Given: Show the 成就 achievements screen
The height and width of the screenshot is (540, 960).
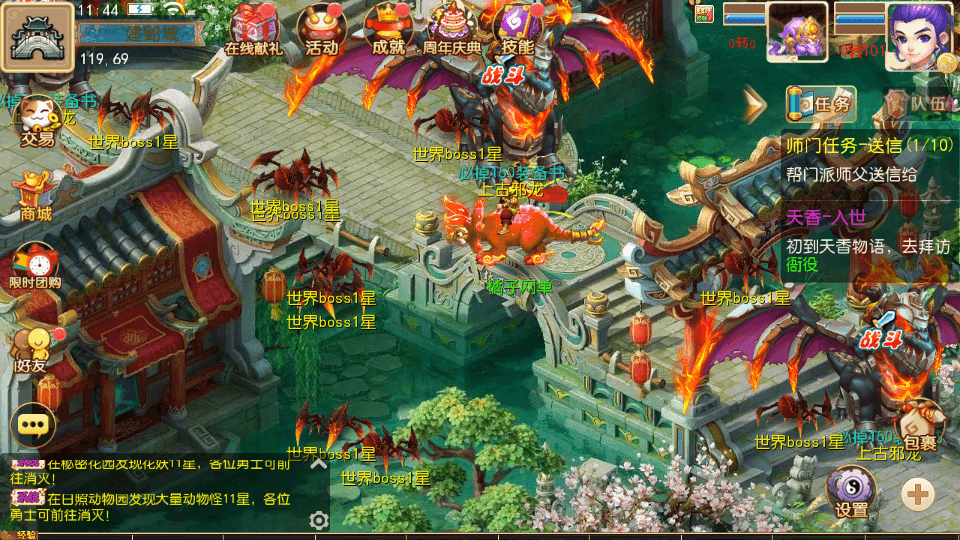Looking at the screenshot, I should 387,27.
